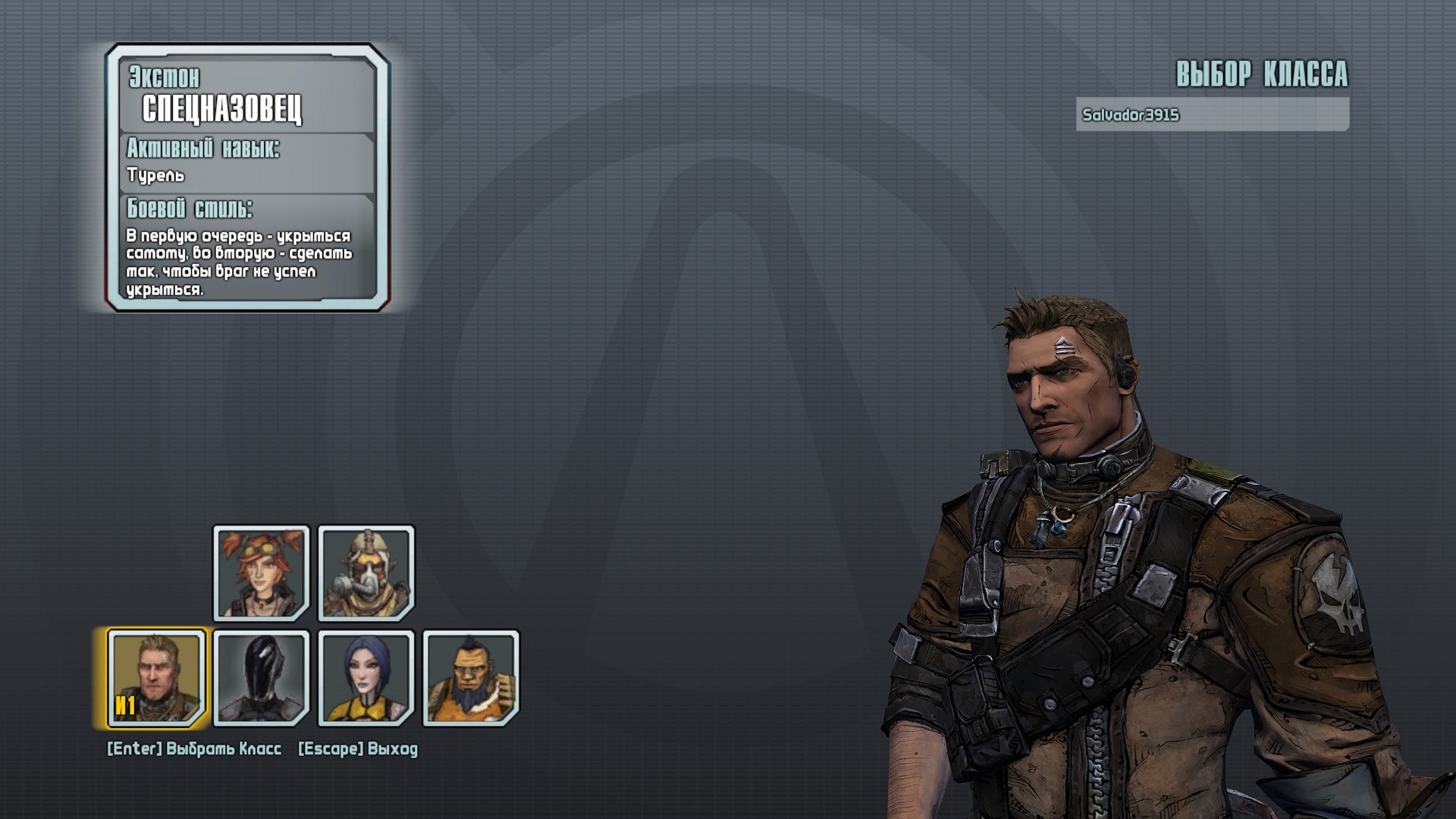Choose Zer0 the black-helmeted assassin portrait

(262, 677)
